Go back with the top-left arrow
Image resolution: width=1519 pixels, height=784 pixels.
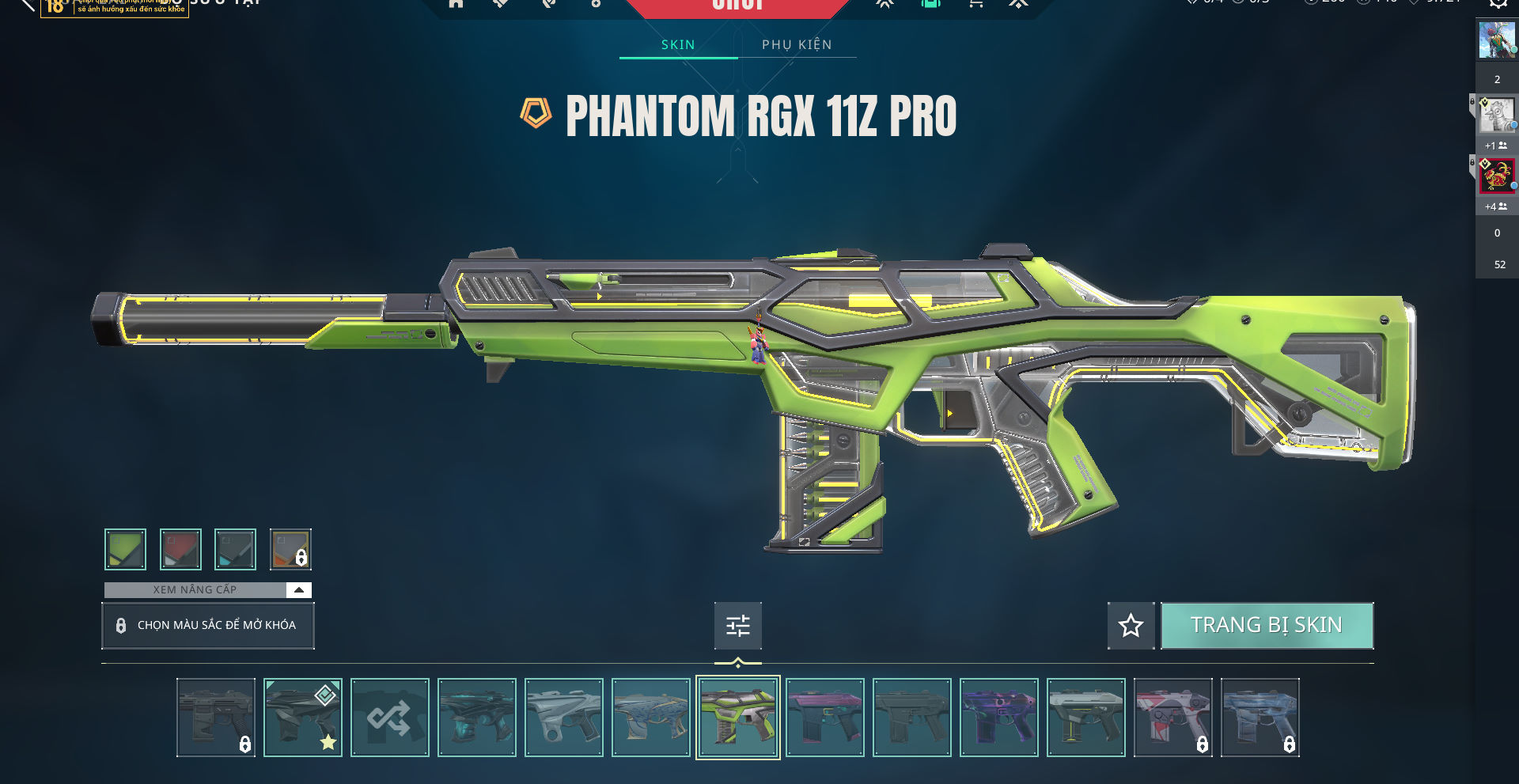click(27, 5)
